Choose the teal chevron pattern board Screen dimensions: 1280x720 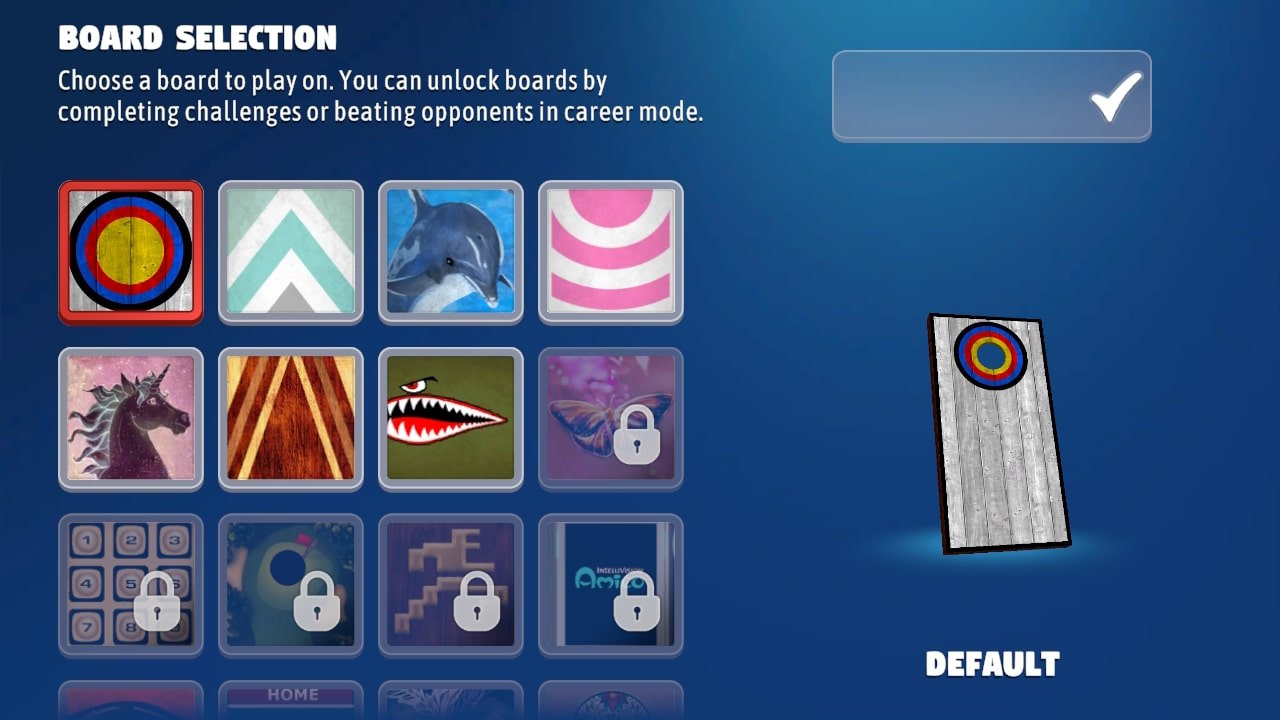pos(291,251)
